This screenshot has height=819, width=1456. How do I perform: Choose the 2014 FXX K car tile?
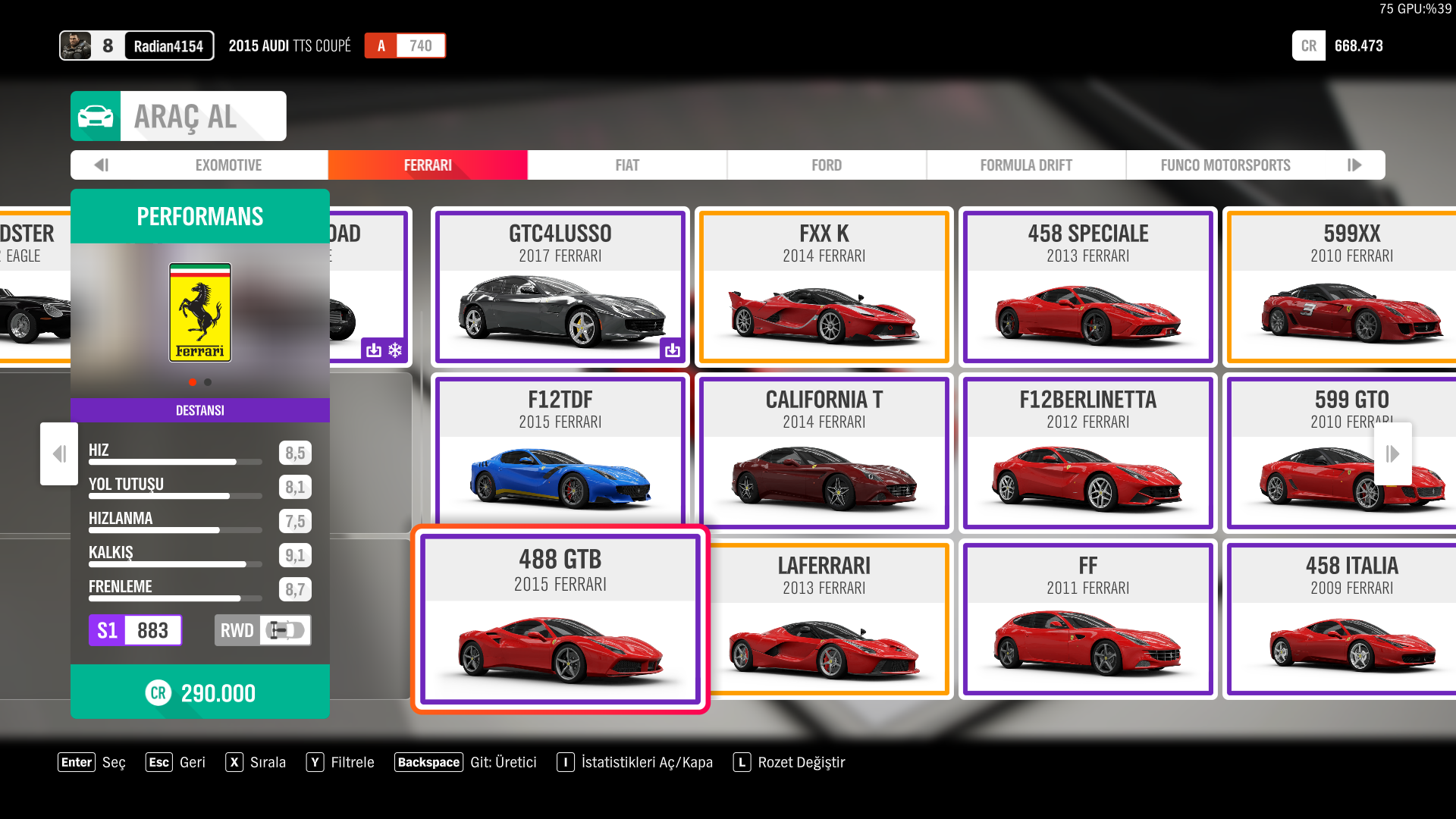coord(824,287)
